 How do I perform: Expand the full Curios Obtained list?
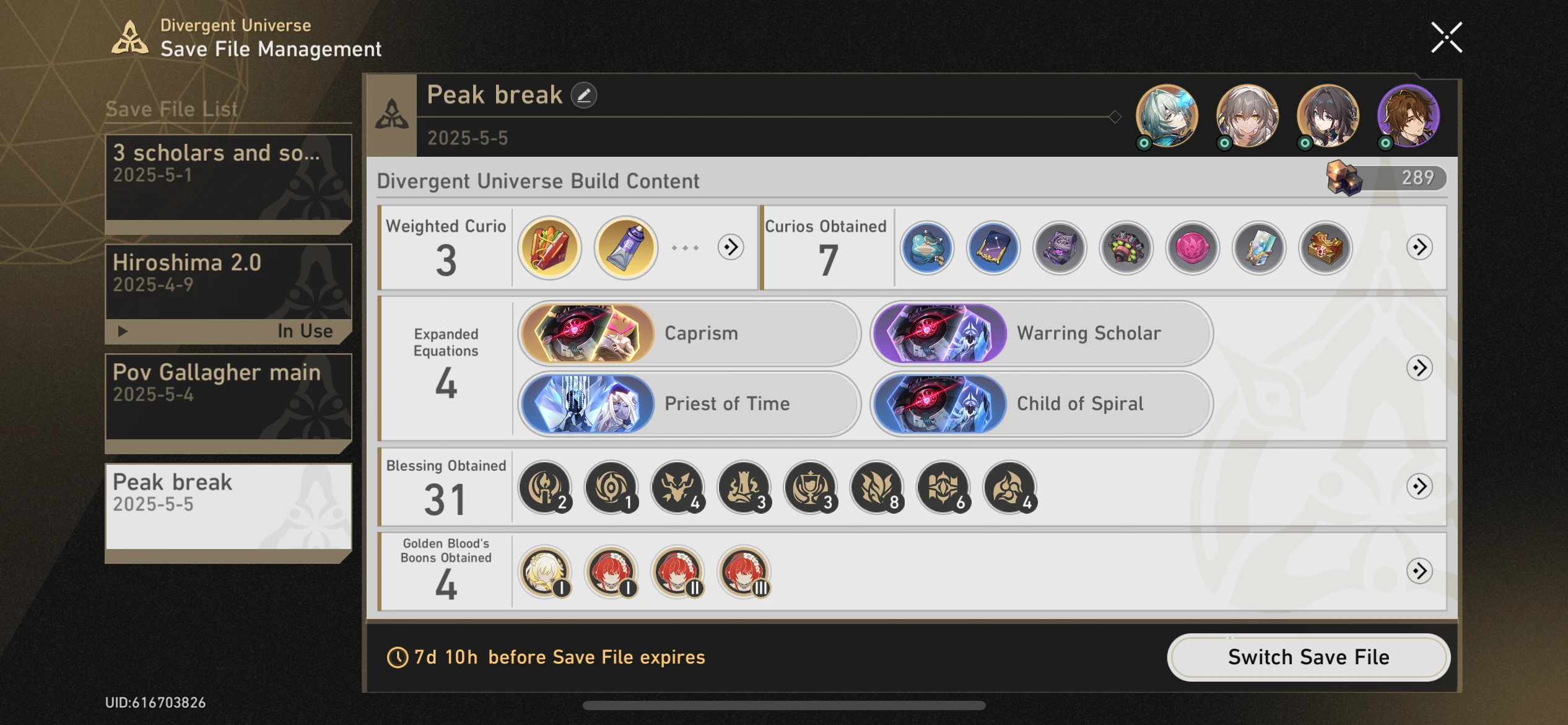(1419, 248)
